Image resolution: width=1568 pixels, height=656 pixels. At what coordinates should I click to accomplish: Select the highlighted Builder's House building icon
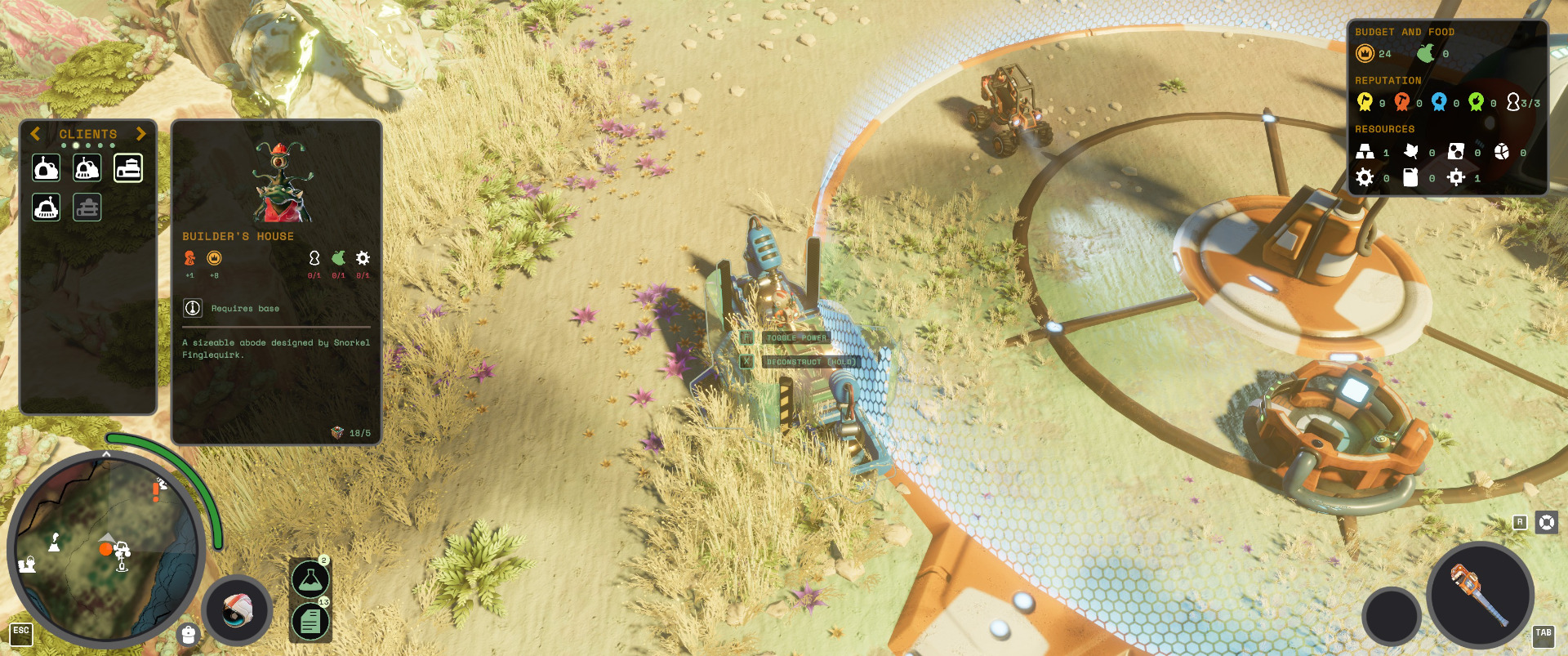point(128,168)
